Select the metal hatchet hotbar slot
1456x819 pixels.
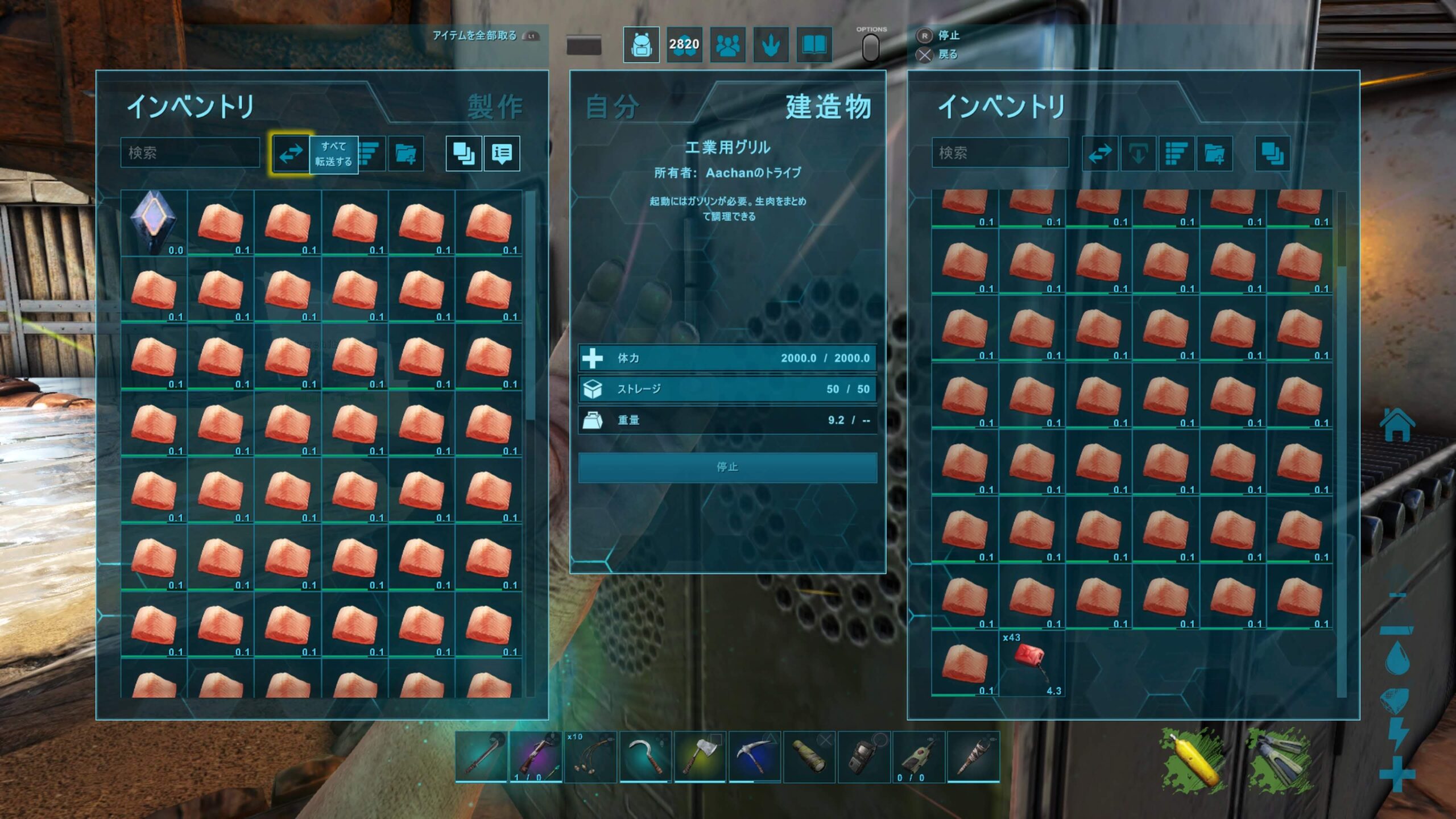point(700,756)
